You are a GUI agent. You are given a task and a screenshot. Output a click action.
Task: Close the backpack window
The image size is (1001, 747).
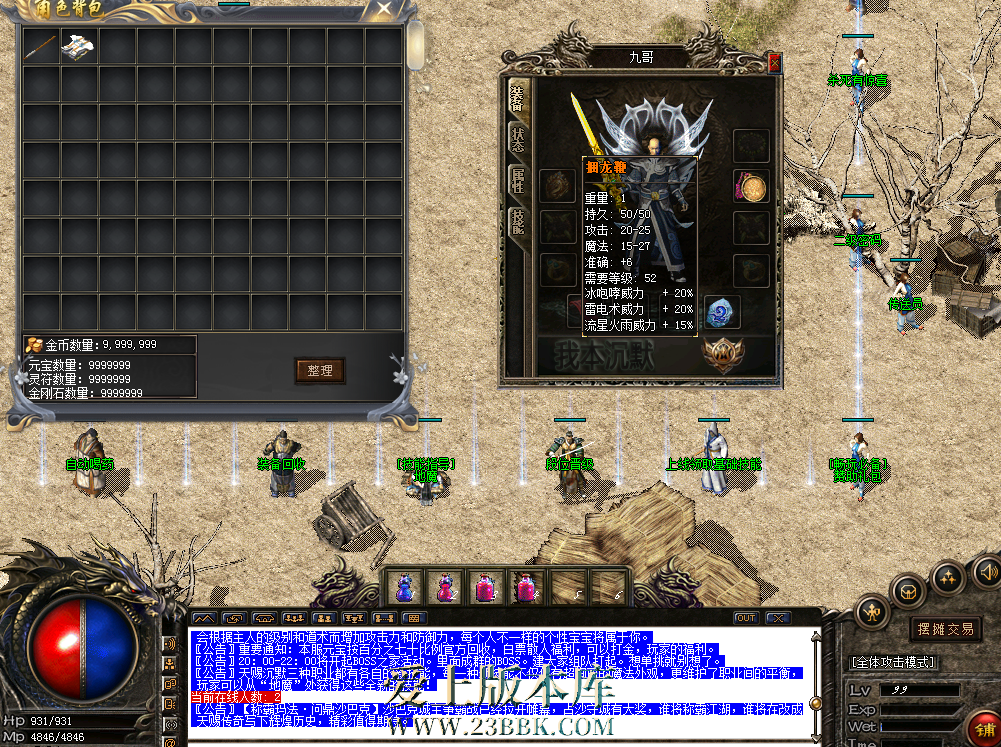click(384, 10)
